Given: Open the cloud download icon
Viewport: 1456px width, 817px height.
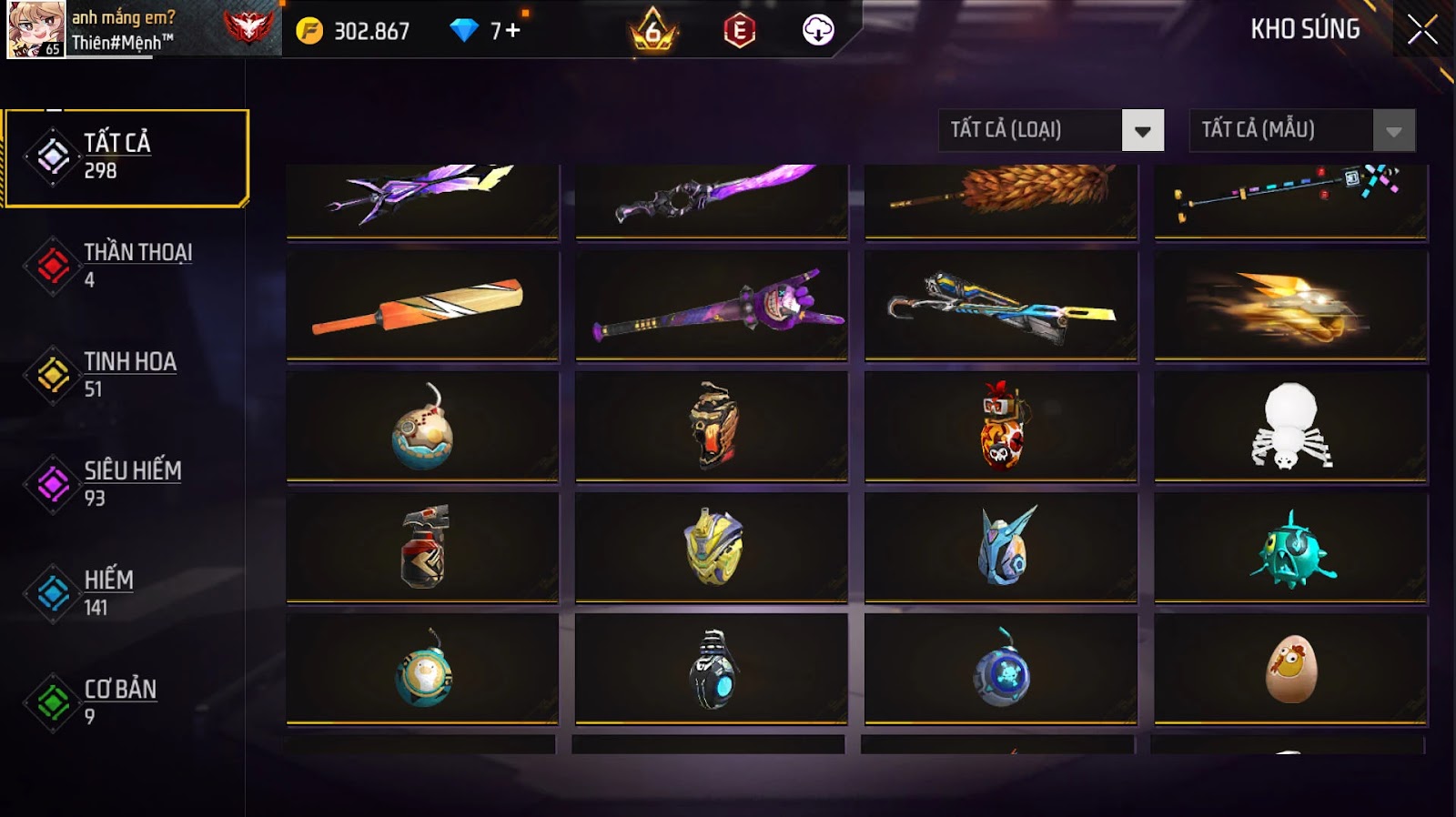Looking at the screenshot, I should (x=817, y=30).
